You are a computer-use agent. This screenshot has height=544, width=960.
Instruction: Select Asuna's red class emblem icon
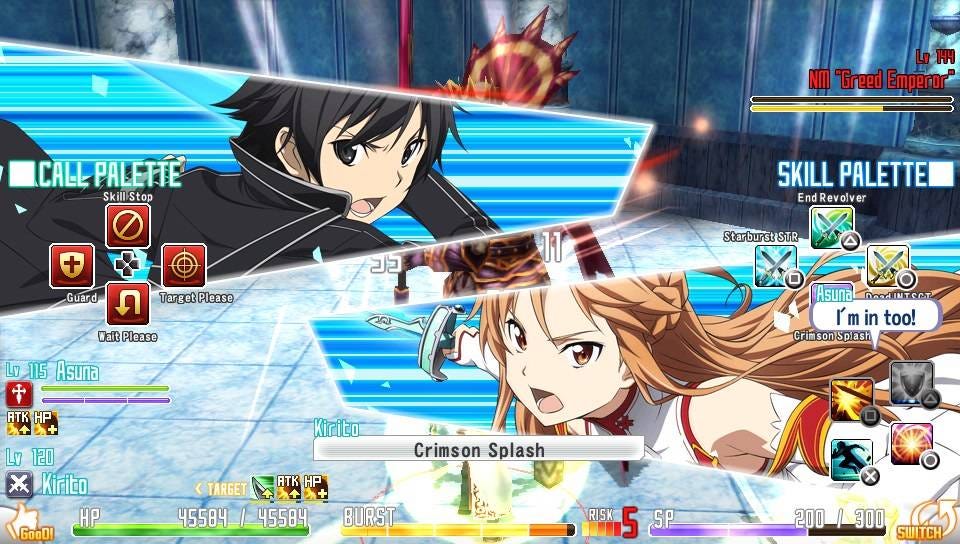(19, 393)
